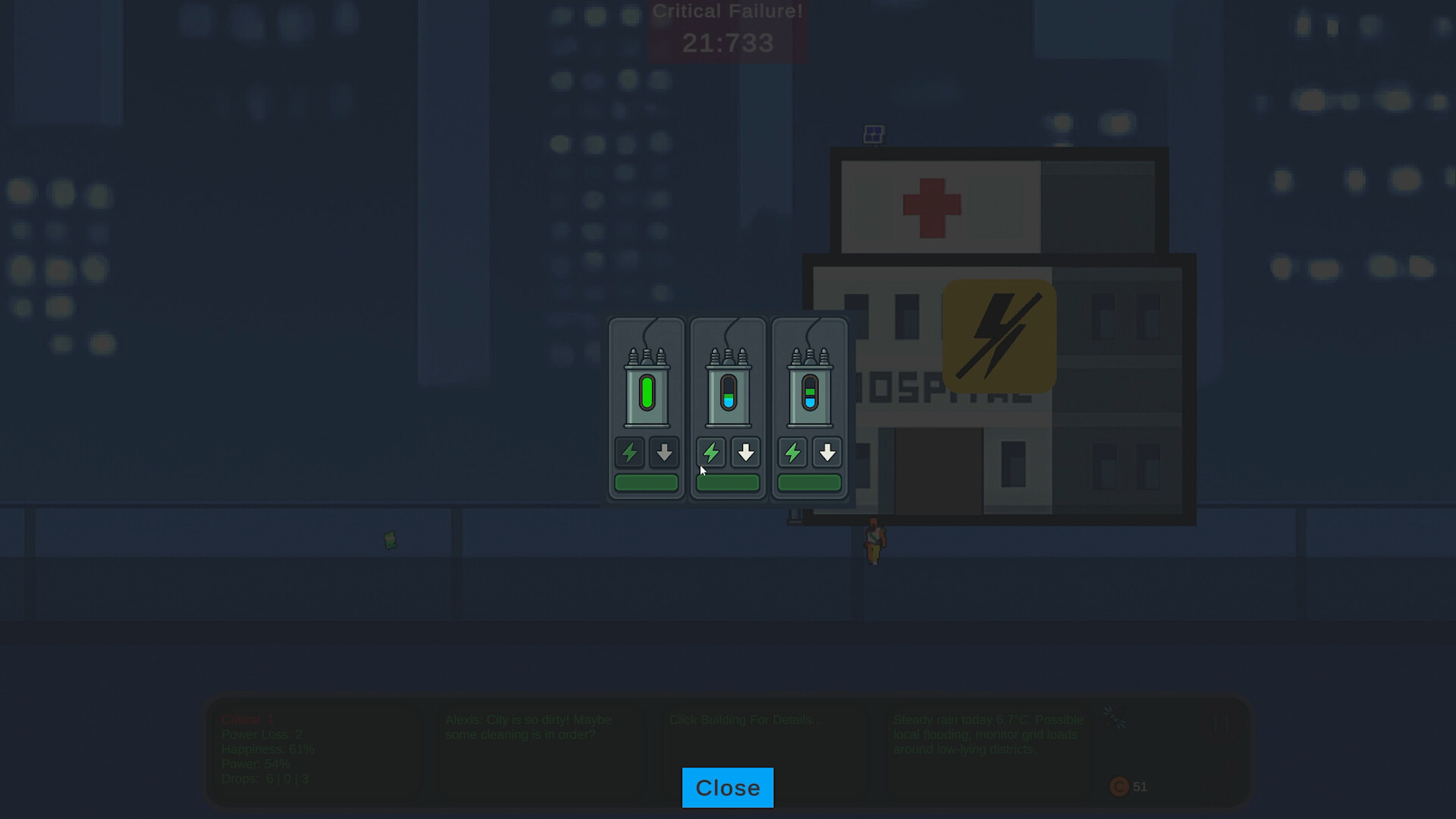Toggle power on rightmost transformer
Viewport: 1456px width, 819px height.
(x=793, y=453)
